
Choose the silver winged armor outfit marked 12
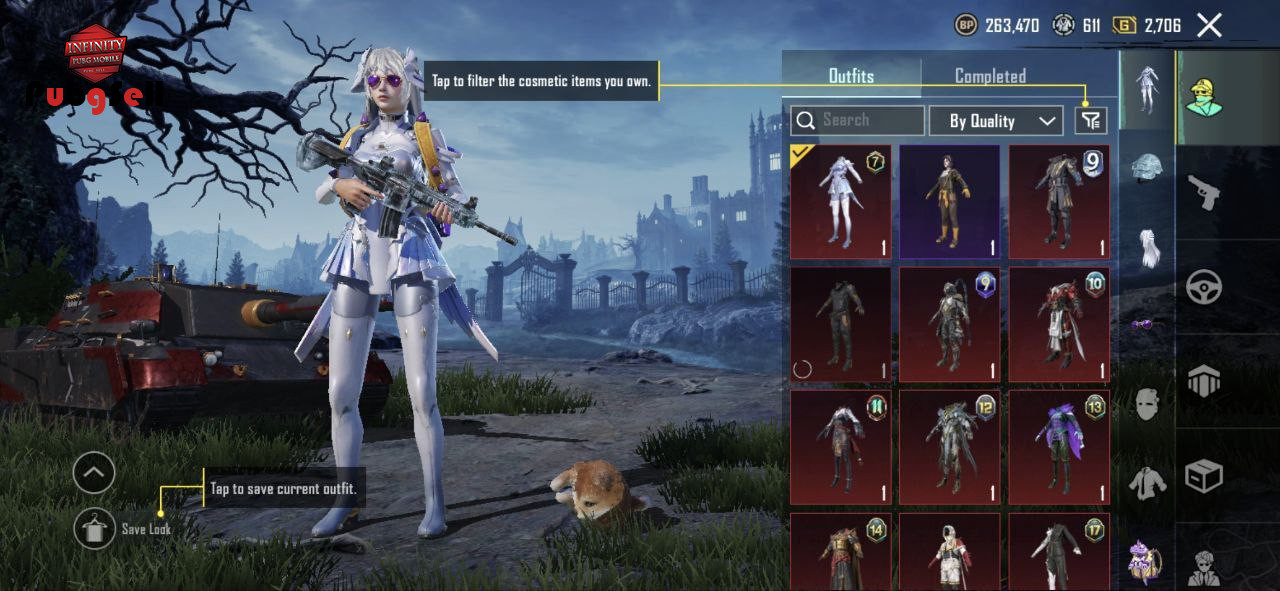[949, 447]
